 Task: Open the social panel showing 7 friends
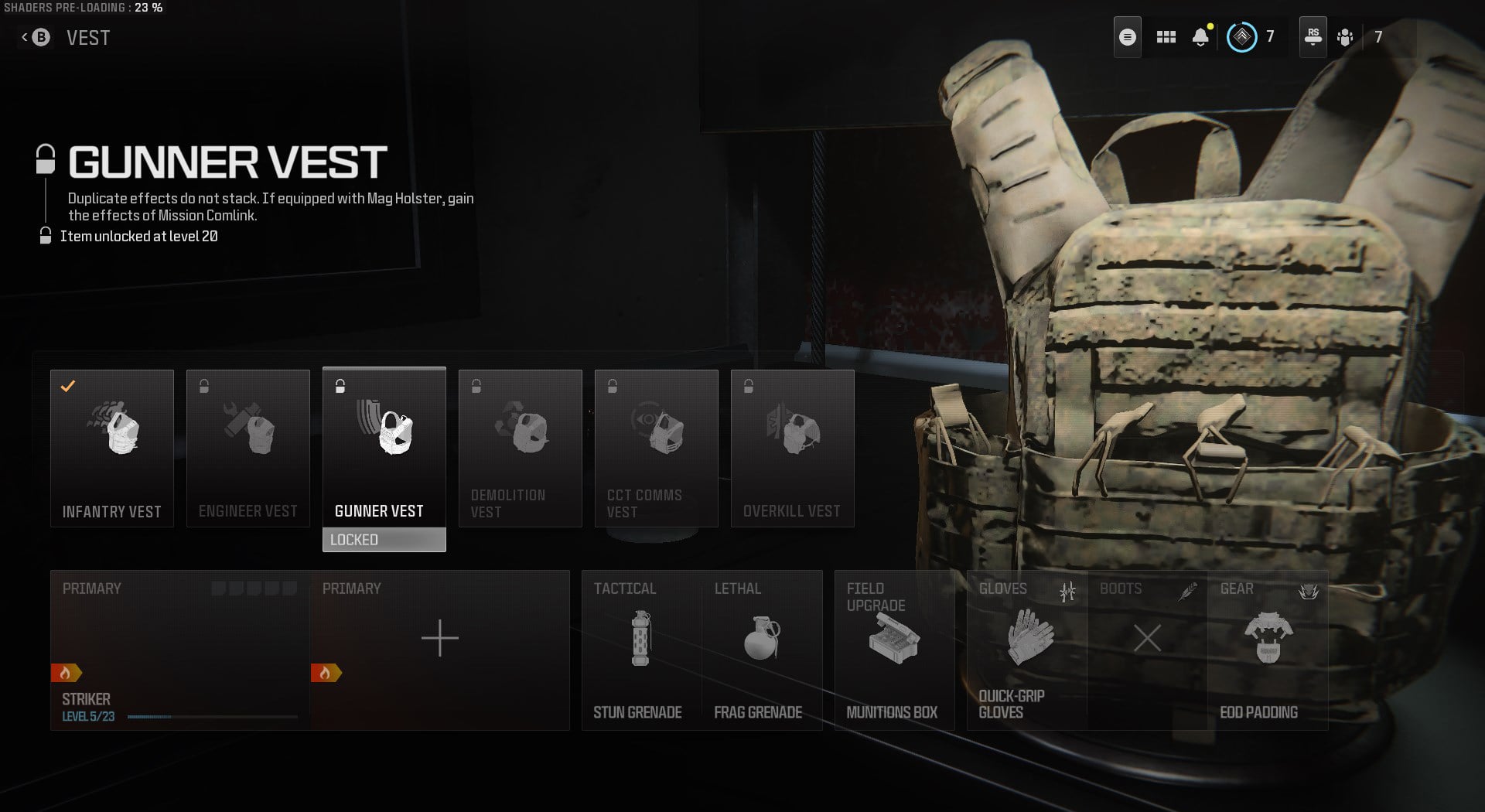coord(1344,36)
